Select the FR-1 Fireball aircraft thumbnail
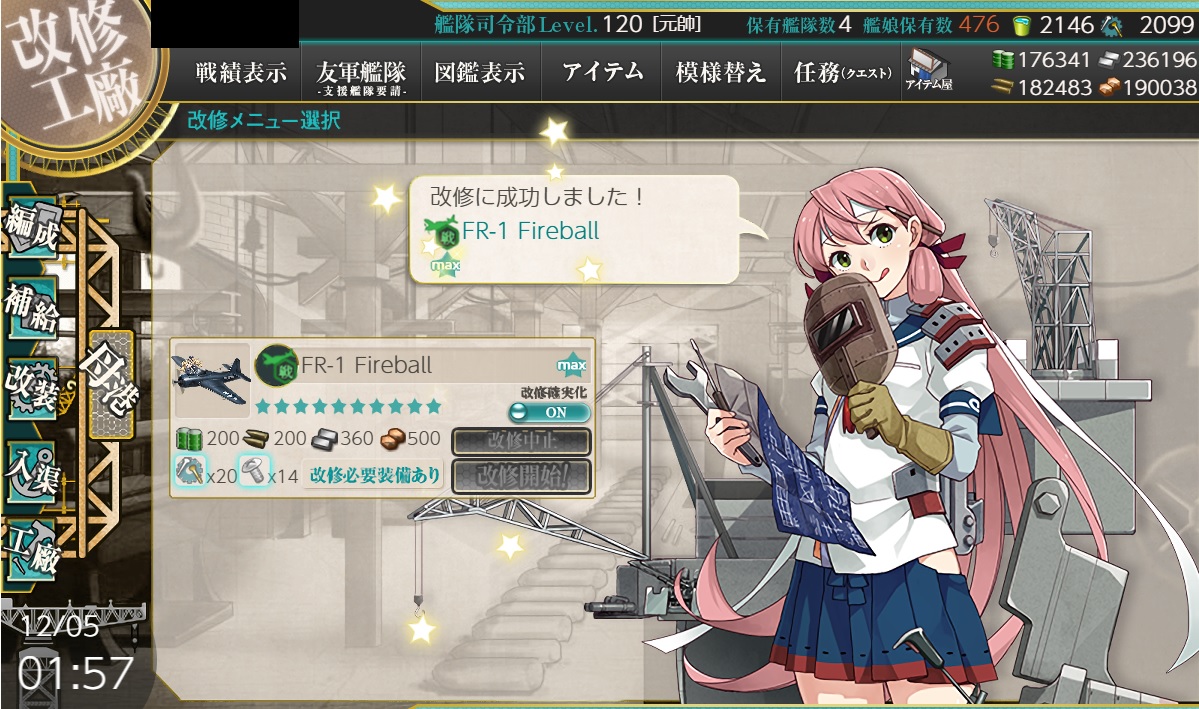This screenshot has height=709, width=1199. point(212,381)
